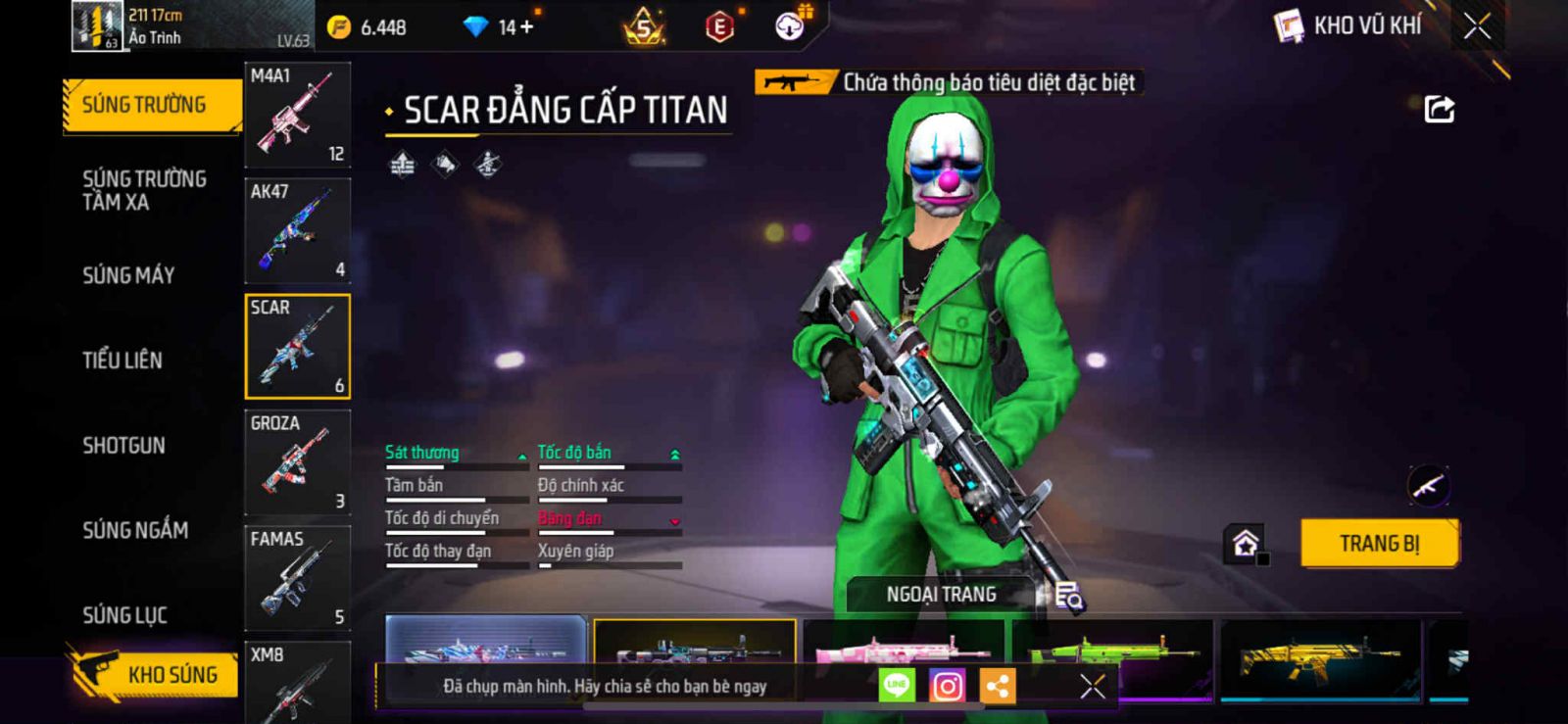Open the SÚNG MÁY weapon category
This screenshot has width=1568, height=724.
(128, 275)
